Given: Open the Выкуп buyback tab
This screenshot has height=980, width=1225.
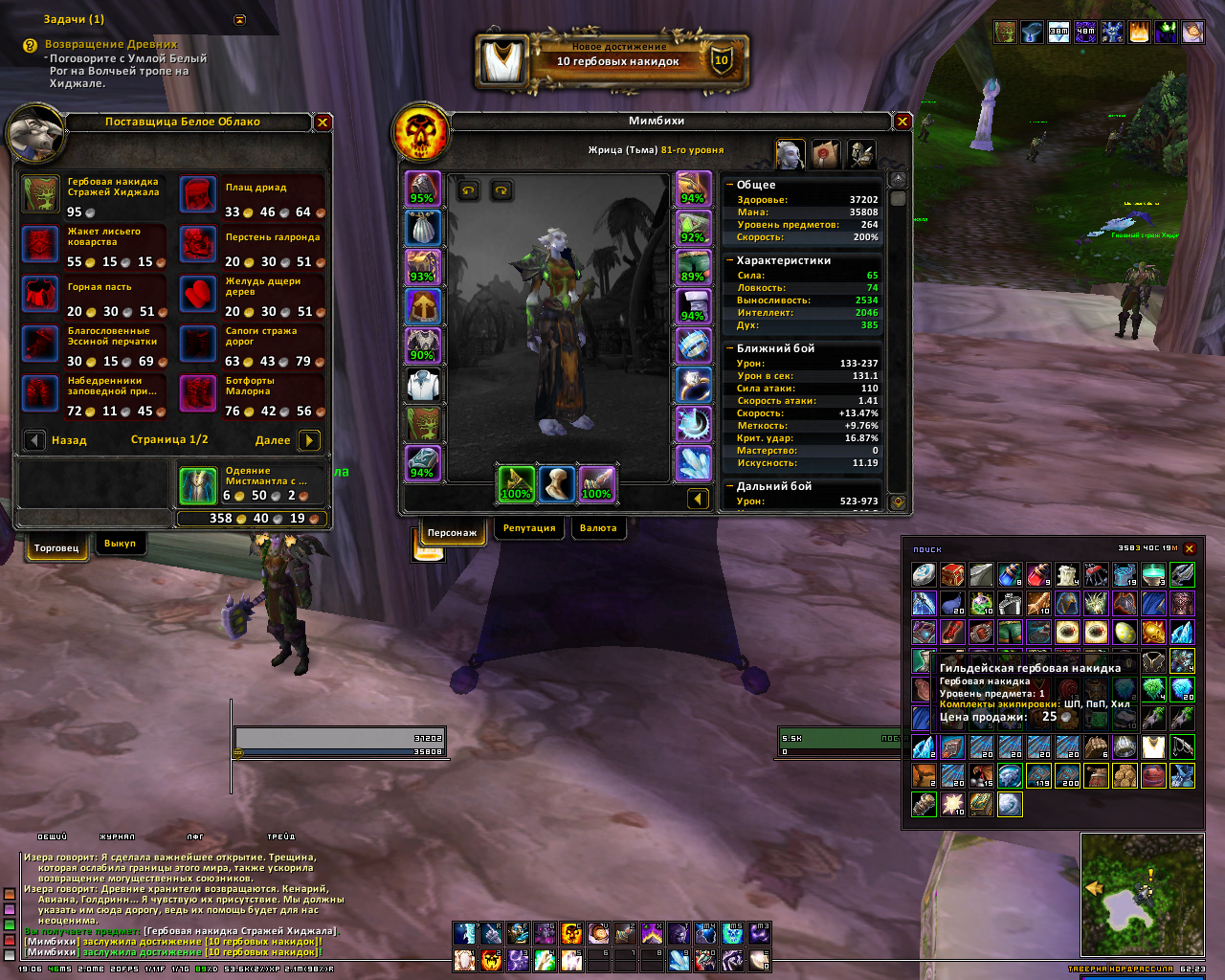Looking at the screenshot, I should (120, 544).
